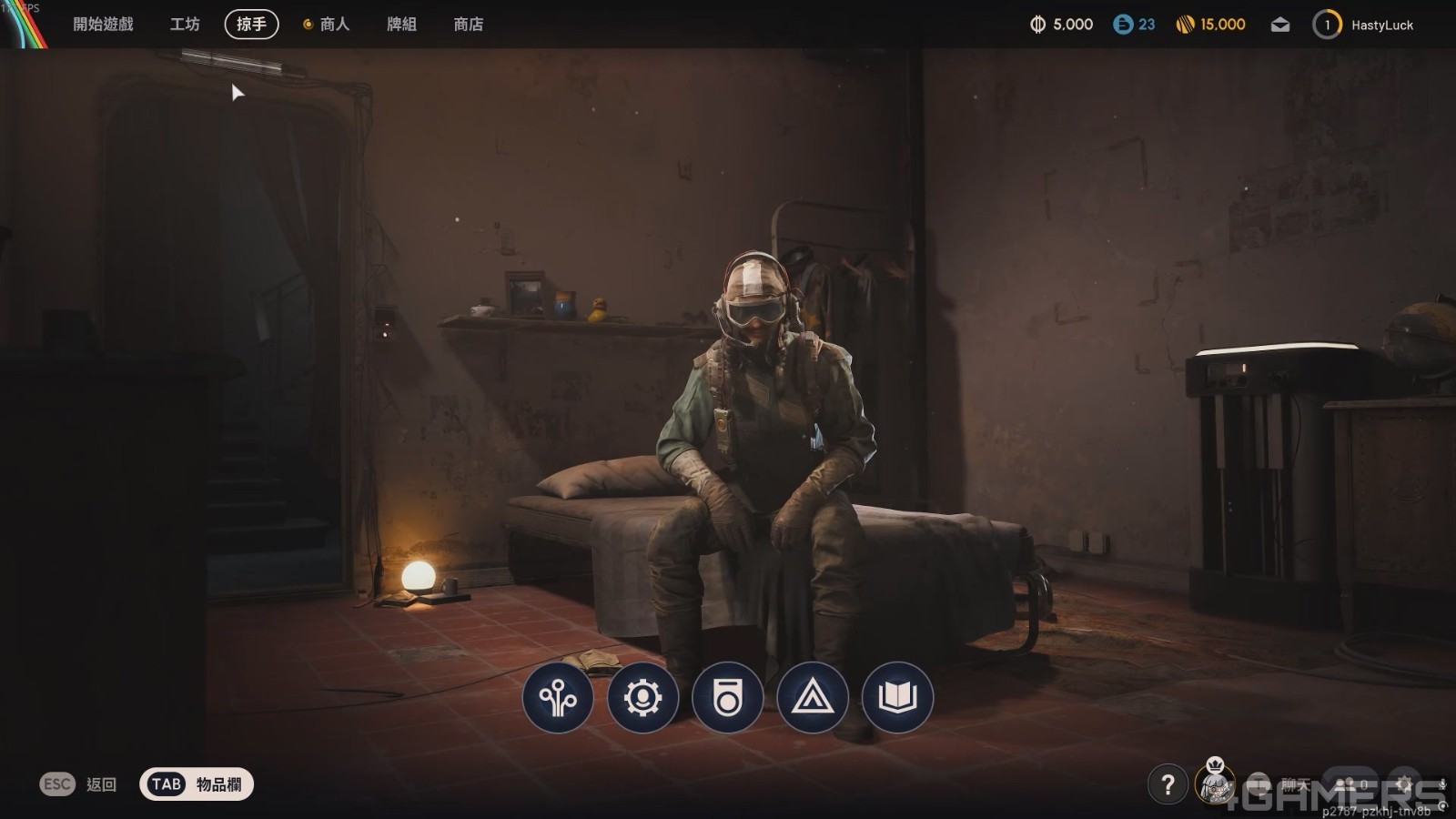Image resolution: width=1456 pixels, height=819 pixels.
Task: Choose the triangle emblem icon
Action: (x=812, y=698)
